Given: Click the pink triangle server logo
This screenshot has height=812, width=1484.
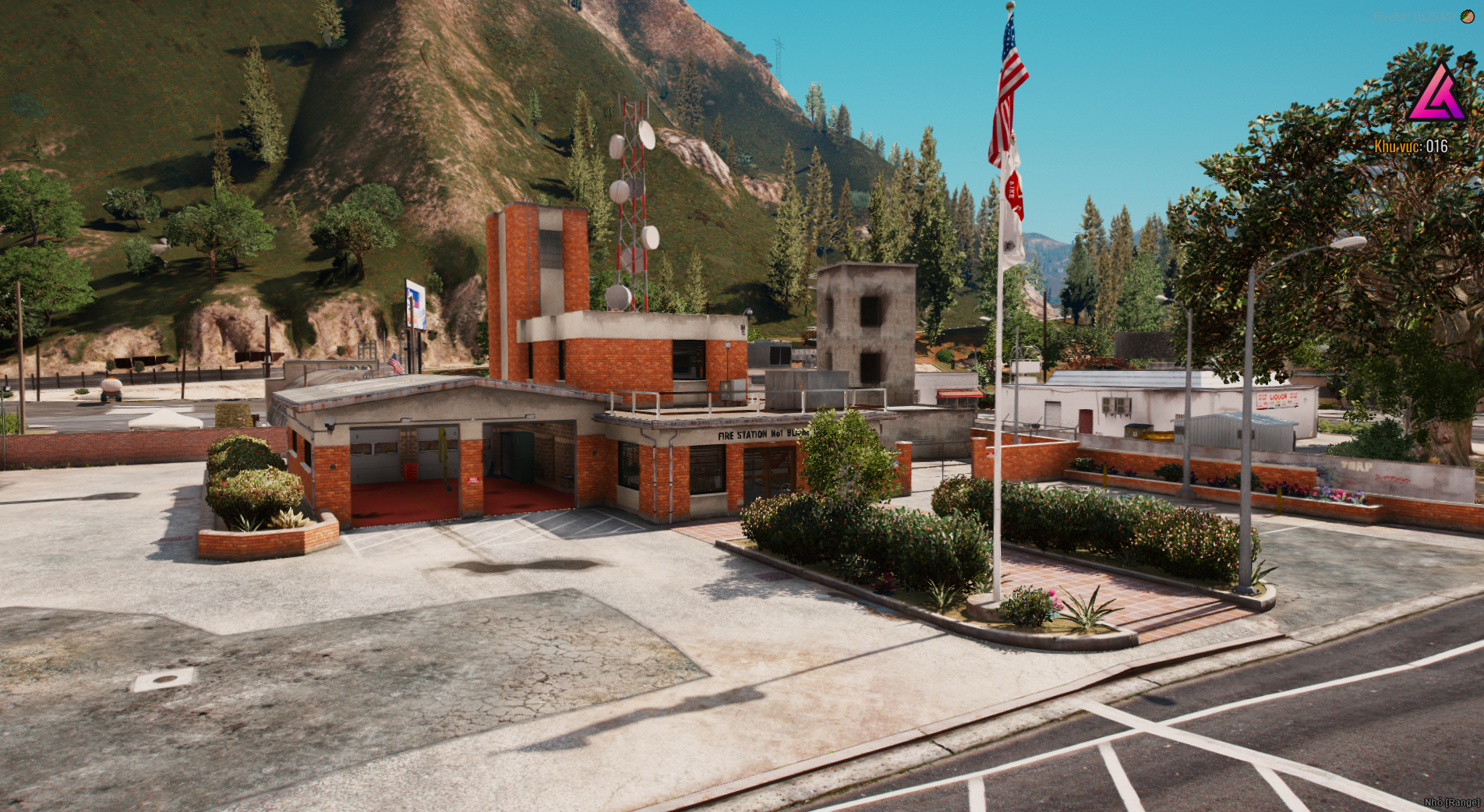Looking at the screenshot, I should (1436, 94).
